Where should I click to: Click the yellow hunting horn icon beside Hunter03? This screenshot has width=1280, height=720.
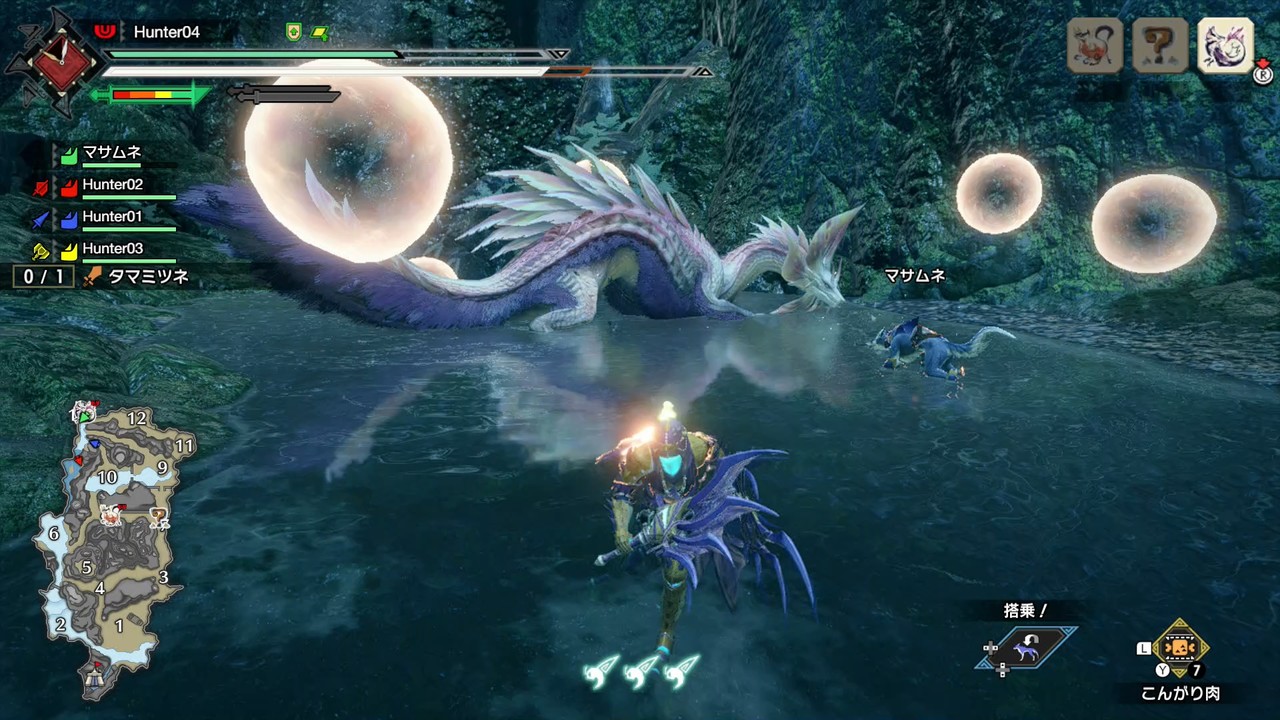(42, 249)
